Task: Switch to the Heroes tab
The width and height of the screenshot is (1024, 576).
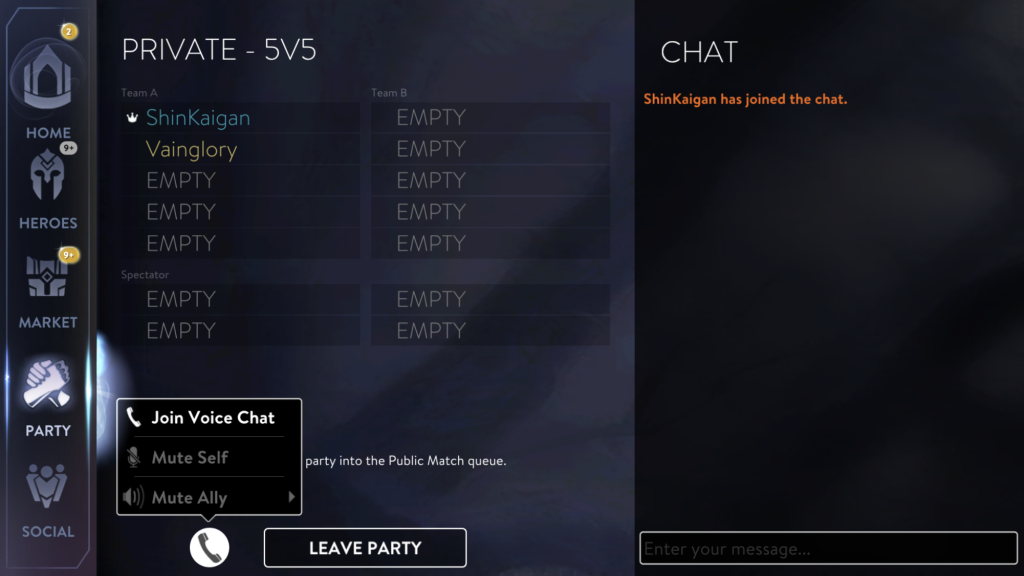Action: click(x=48, y=190)
